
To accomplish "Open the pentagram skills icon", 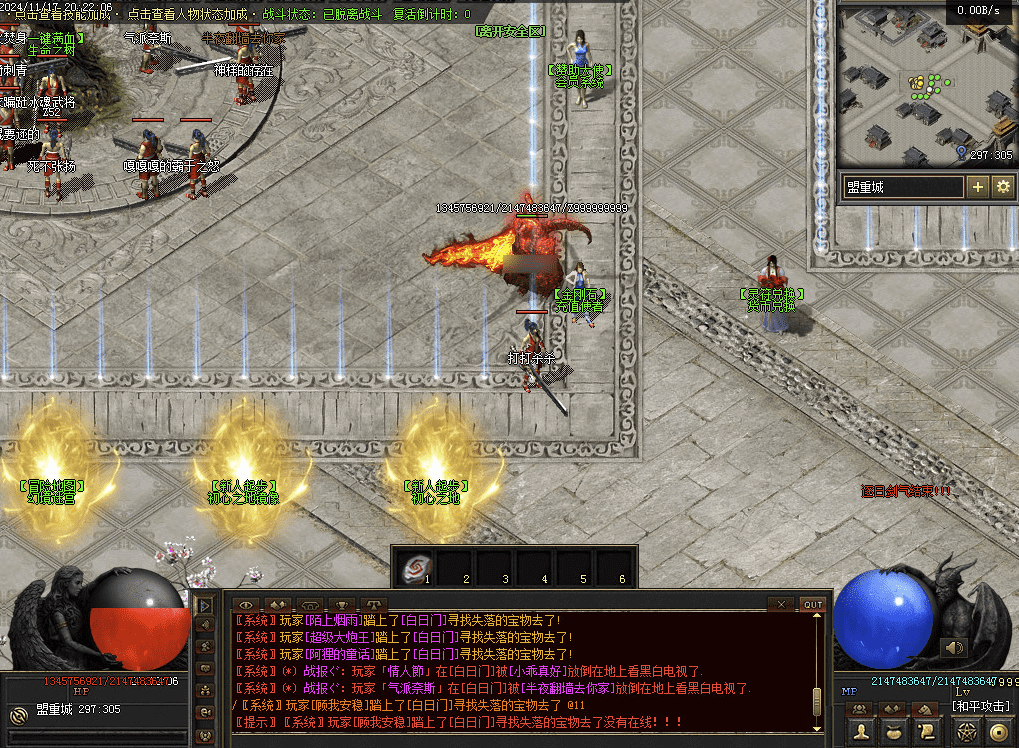I will click(966, 733).
